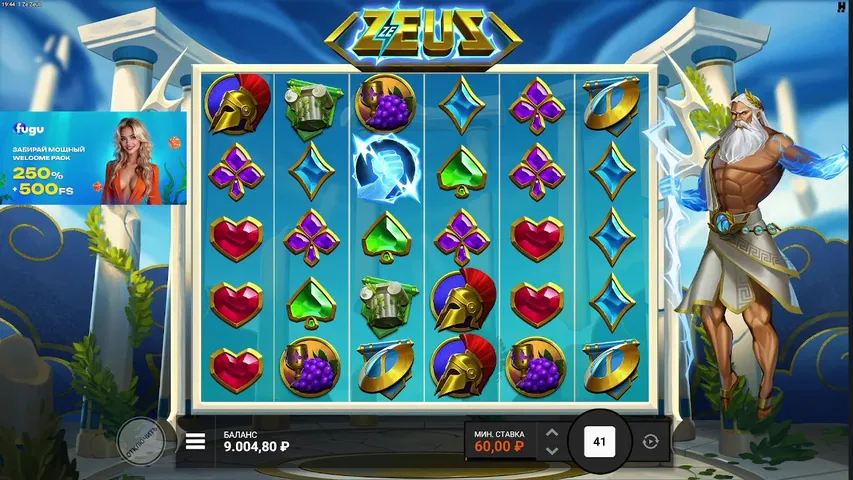The height and width of the screenshot is (480, 853).
Task: Open the autoplay settings
Action: tap(651, 441)
